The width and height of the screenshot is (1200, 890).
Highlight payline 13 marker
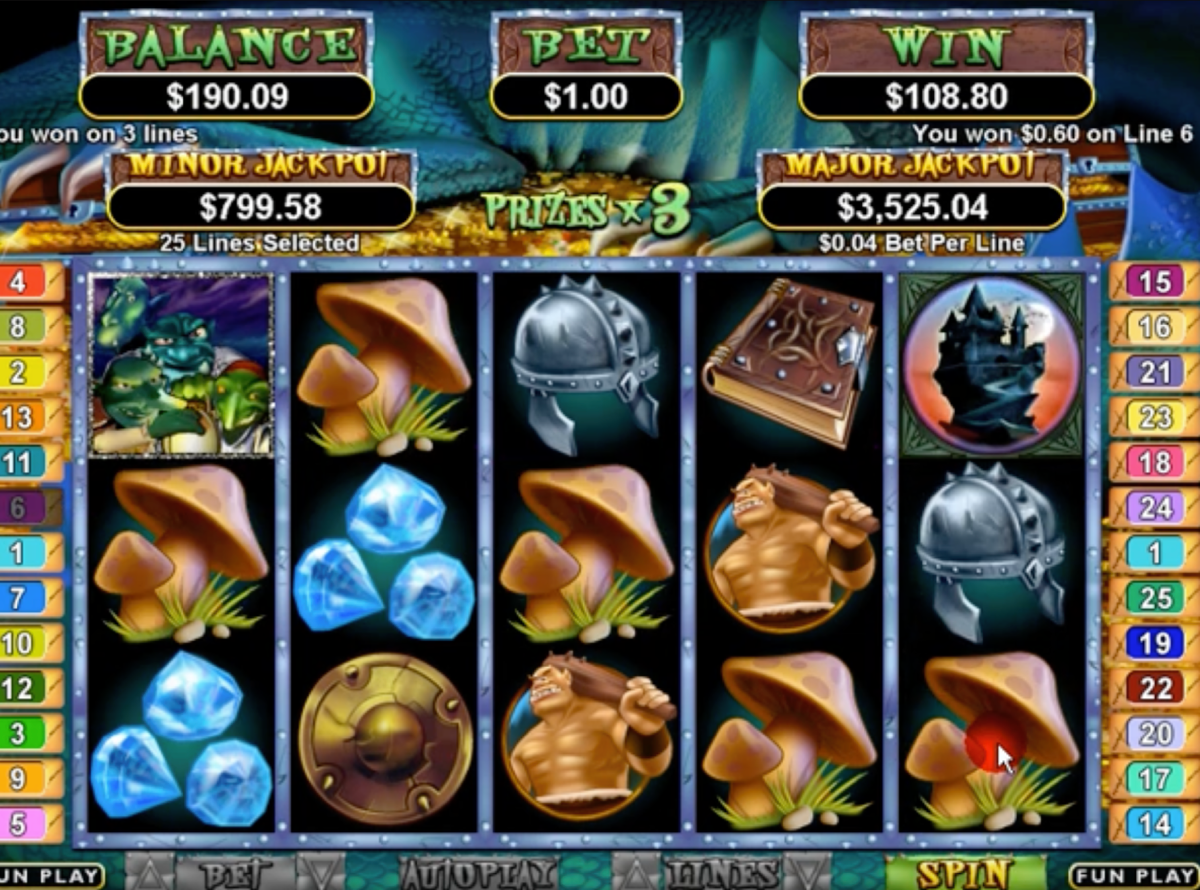[24, 417]
